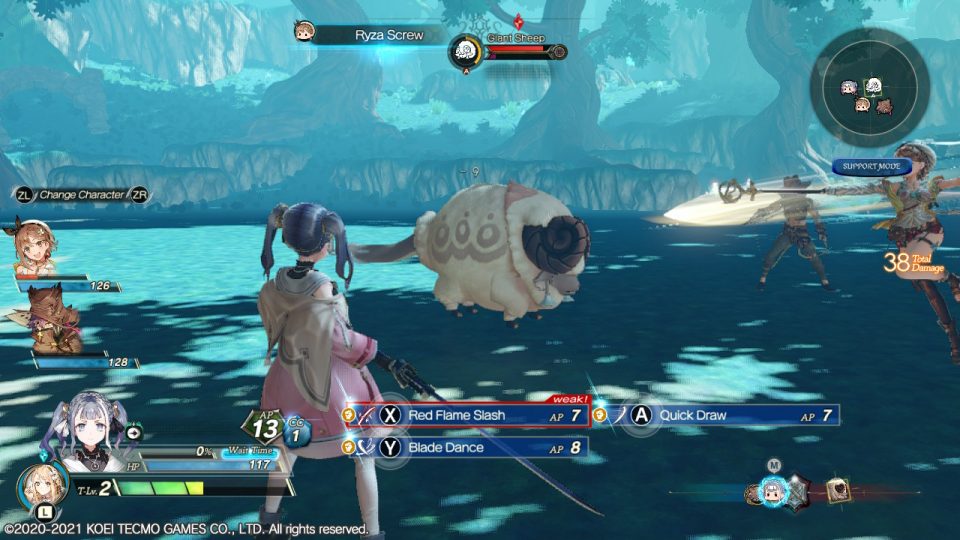Target the Giant Sheep enemy icon
Screen dimensions: 960x540
click(x=465, y=51)
